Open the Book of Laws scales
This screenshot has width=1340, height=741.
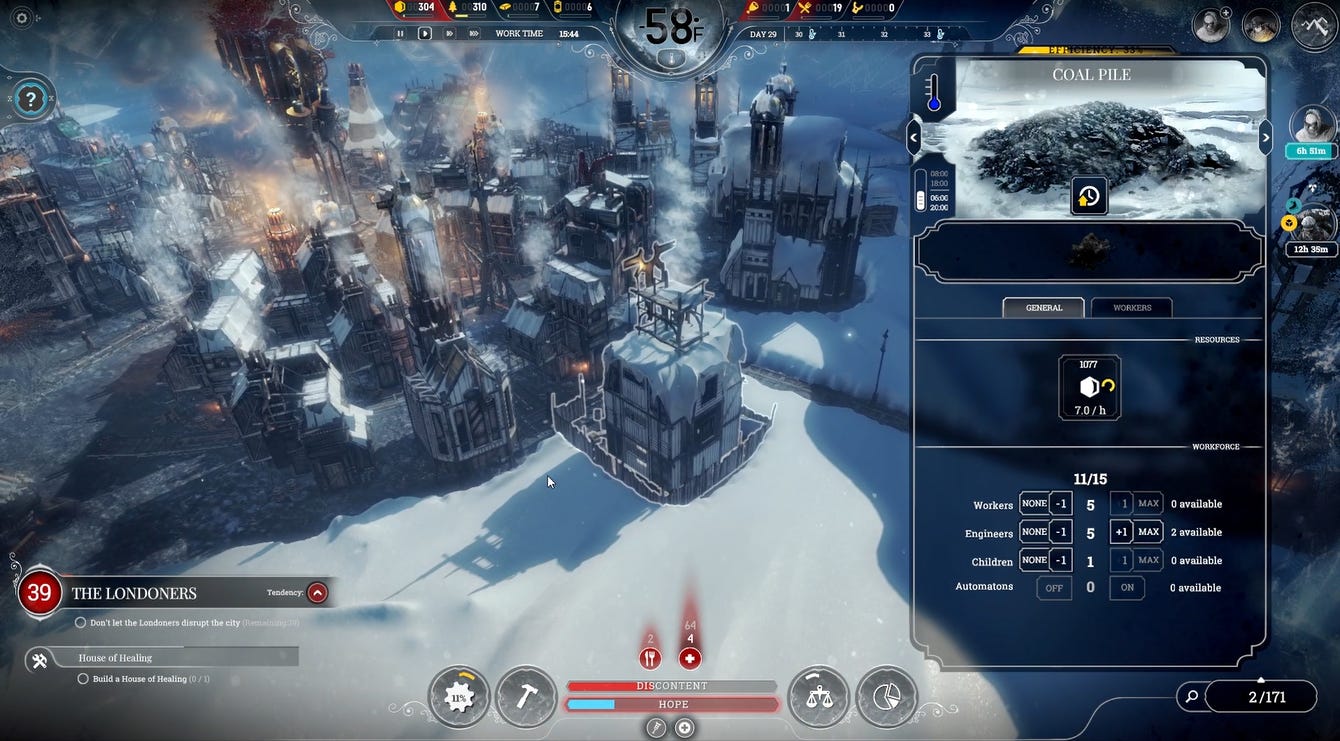pyautogui.click(x=818, y=697)
